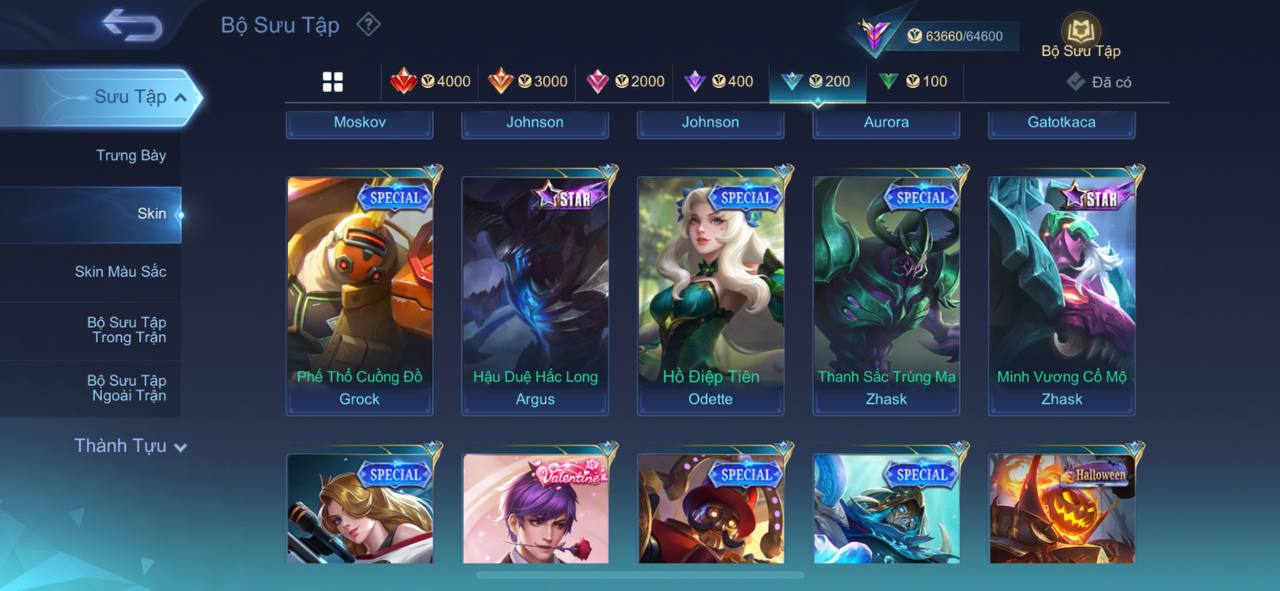Go back with the return arrow
This screenshot has height=591, width=1280.
pyautogui.click(x=132, y=26)
